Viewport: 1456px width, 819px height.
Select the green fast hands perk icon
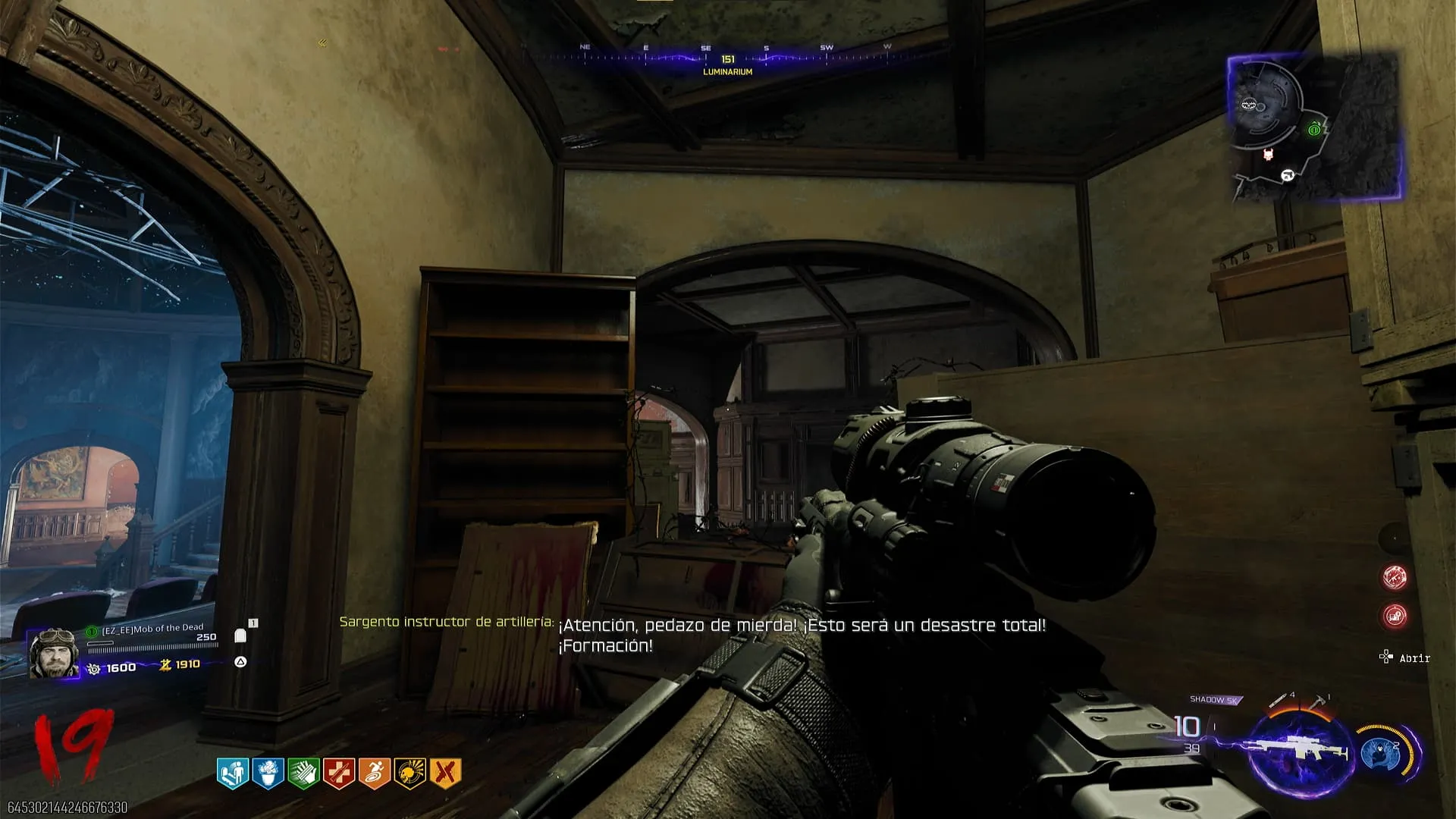(303, 773)
